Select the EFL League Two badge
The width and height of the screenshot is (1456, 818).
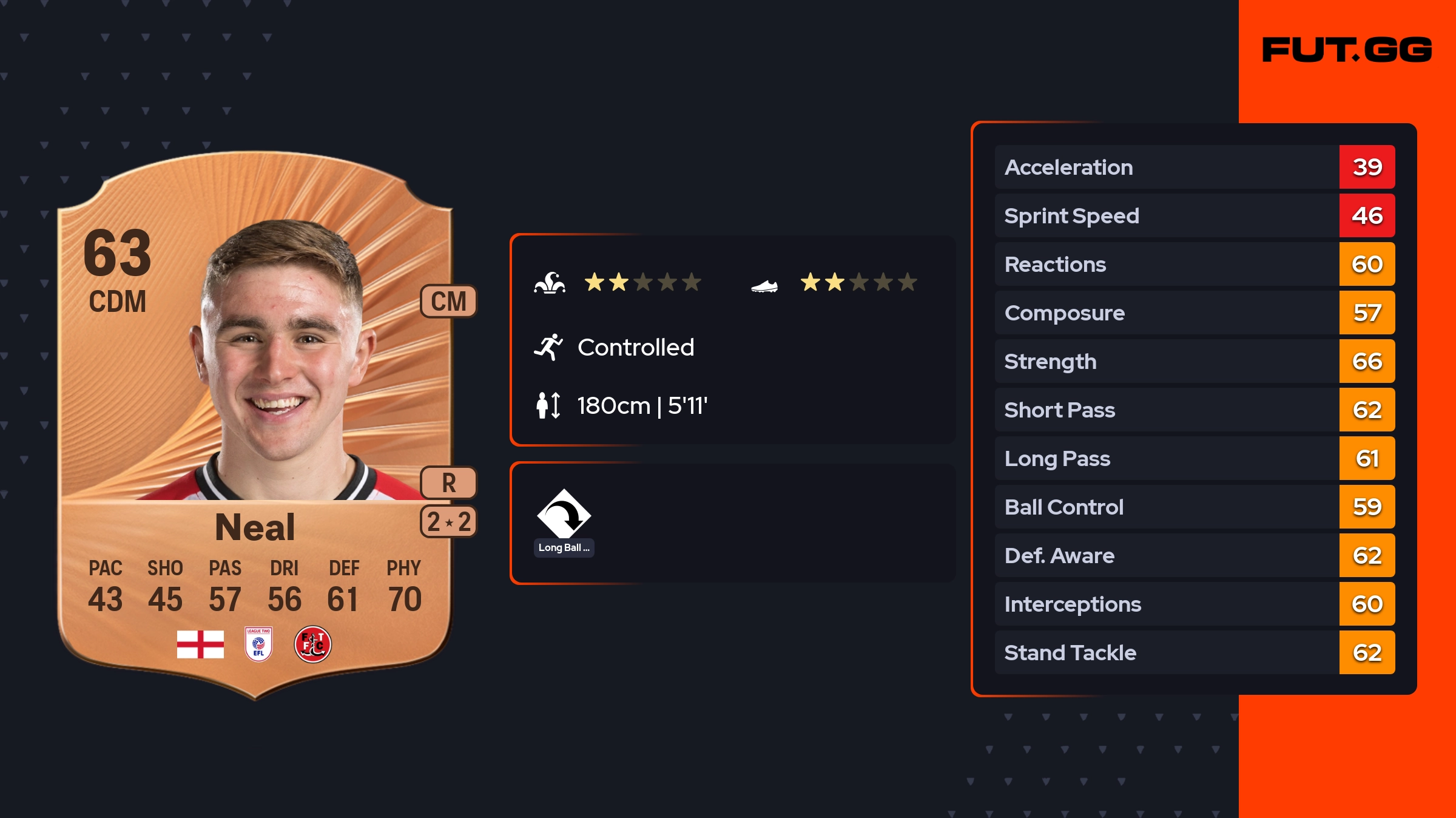point(258,644)
